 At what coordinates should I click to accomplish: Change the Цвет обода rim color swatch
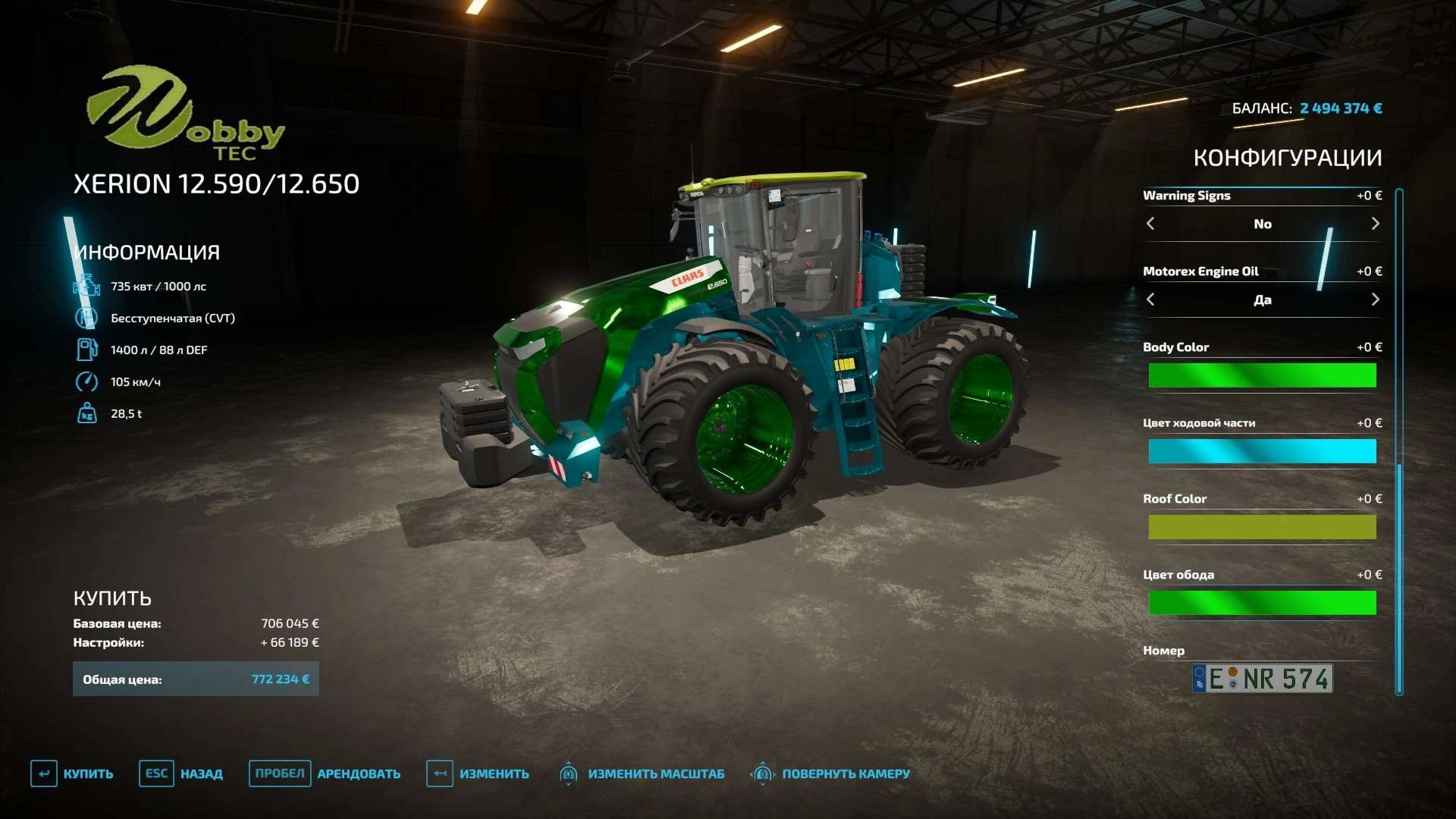click(x=1262, y=603)
